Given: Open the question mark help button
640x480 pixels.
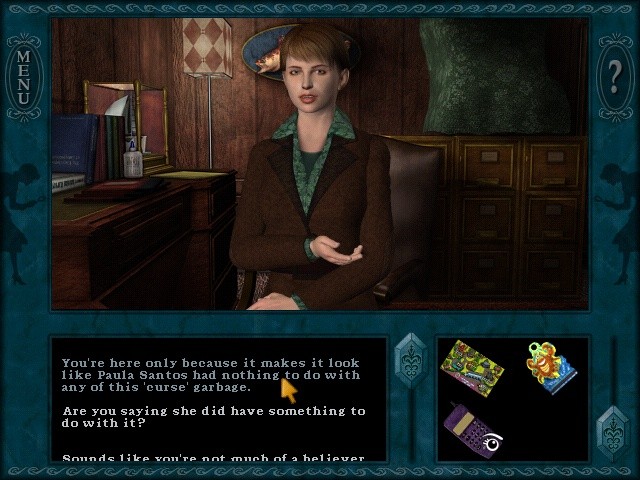Looking at the screenshot, I should click(x=616, y=74).
